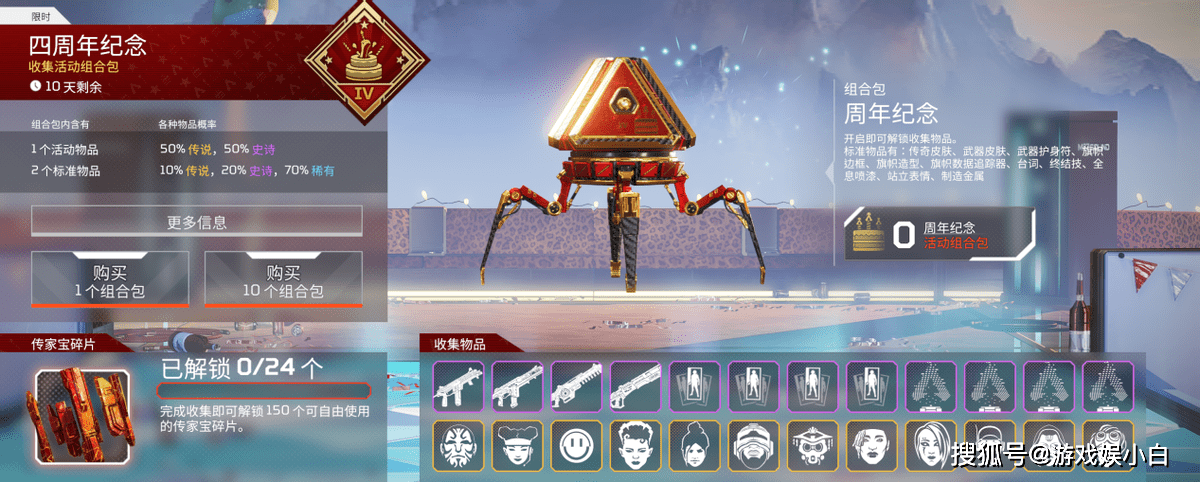Screen dimensions: 1200x482
Task: Open the 更多信息 details button
Action: pos(196,221)
